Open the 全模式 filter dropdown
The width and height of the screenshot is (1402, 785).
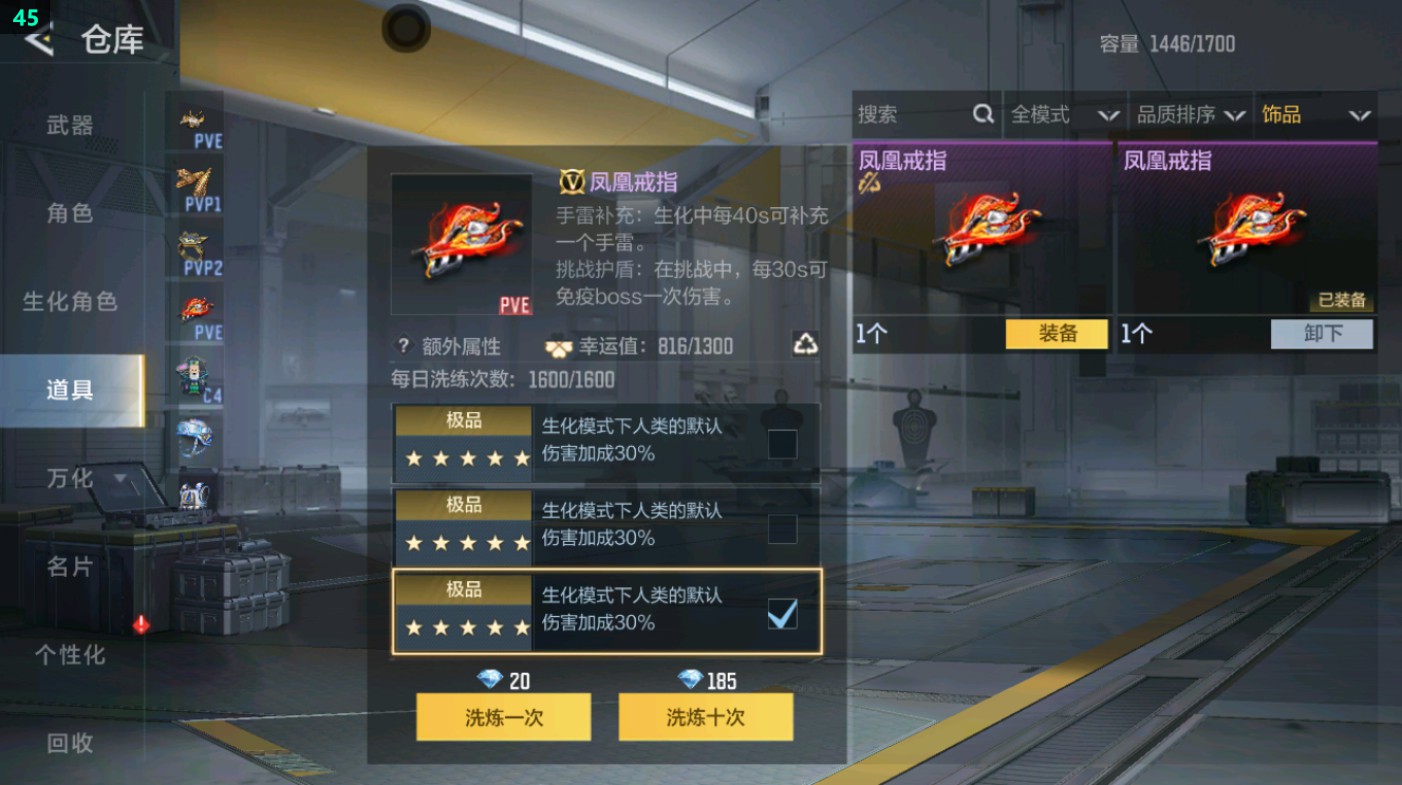(x=1066, y=114)
